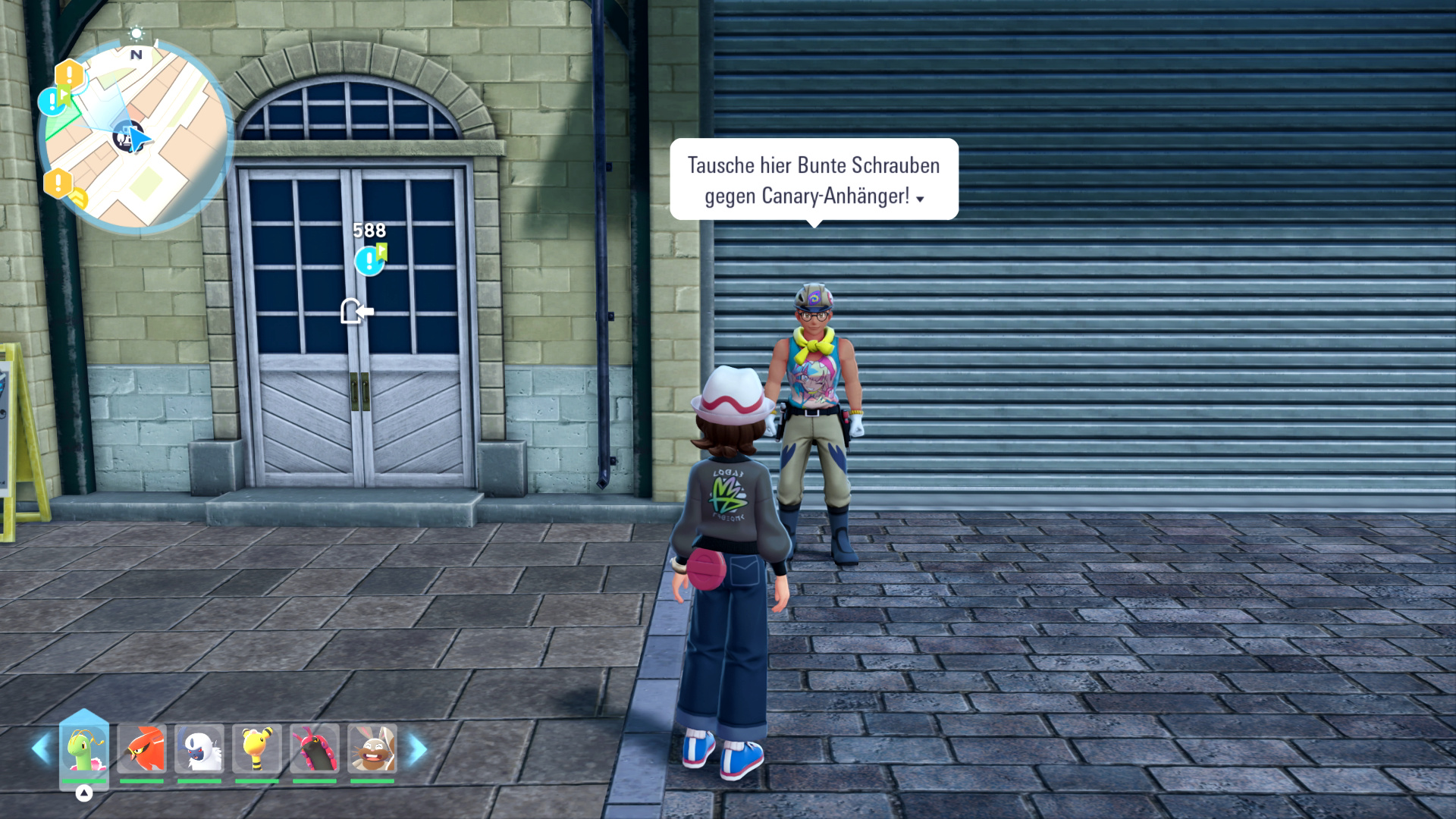Select the yellow chevron marker on the minimap
The image size is (1456, 819).
pos(79,199)
